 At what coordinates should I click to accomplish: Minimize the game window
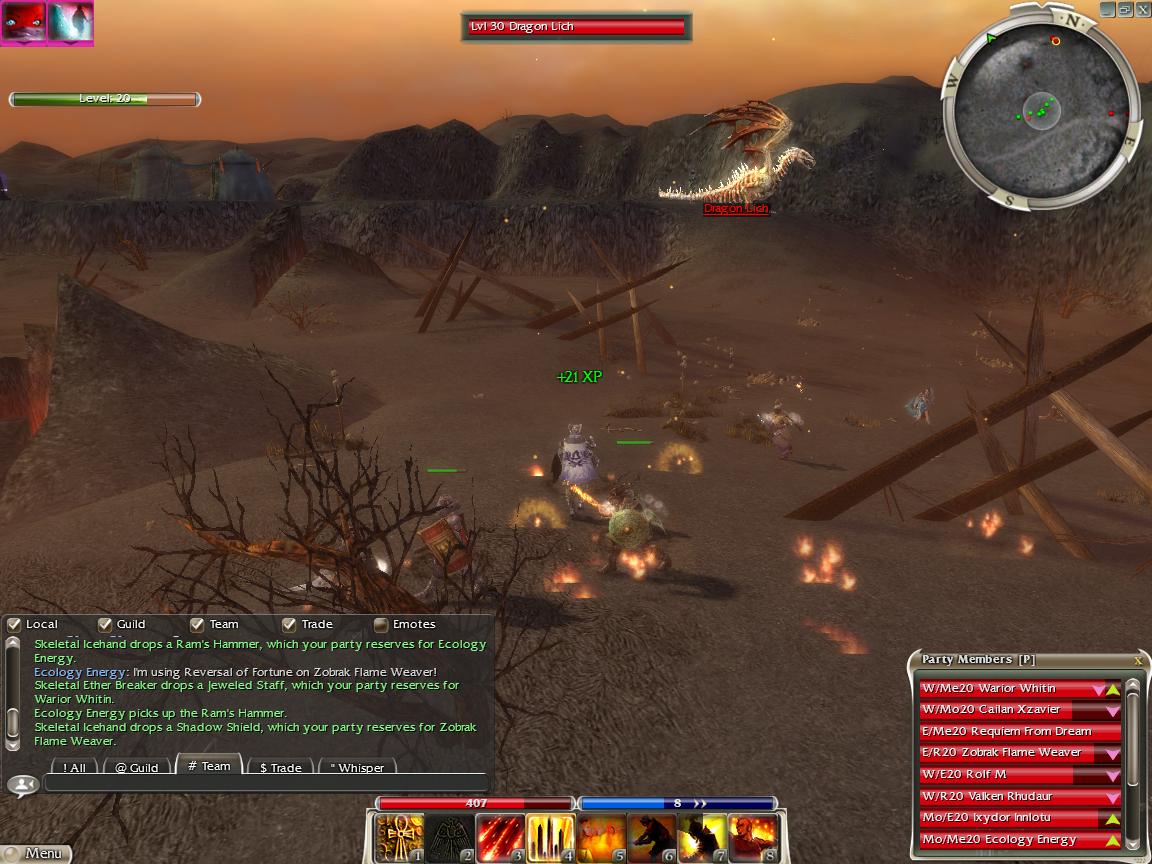pyautogui.click(x=1108, y=9)
